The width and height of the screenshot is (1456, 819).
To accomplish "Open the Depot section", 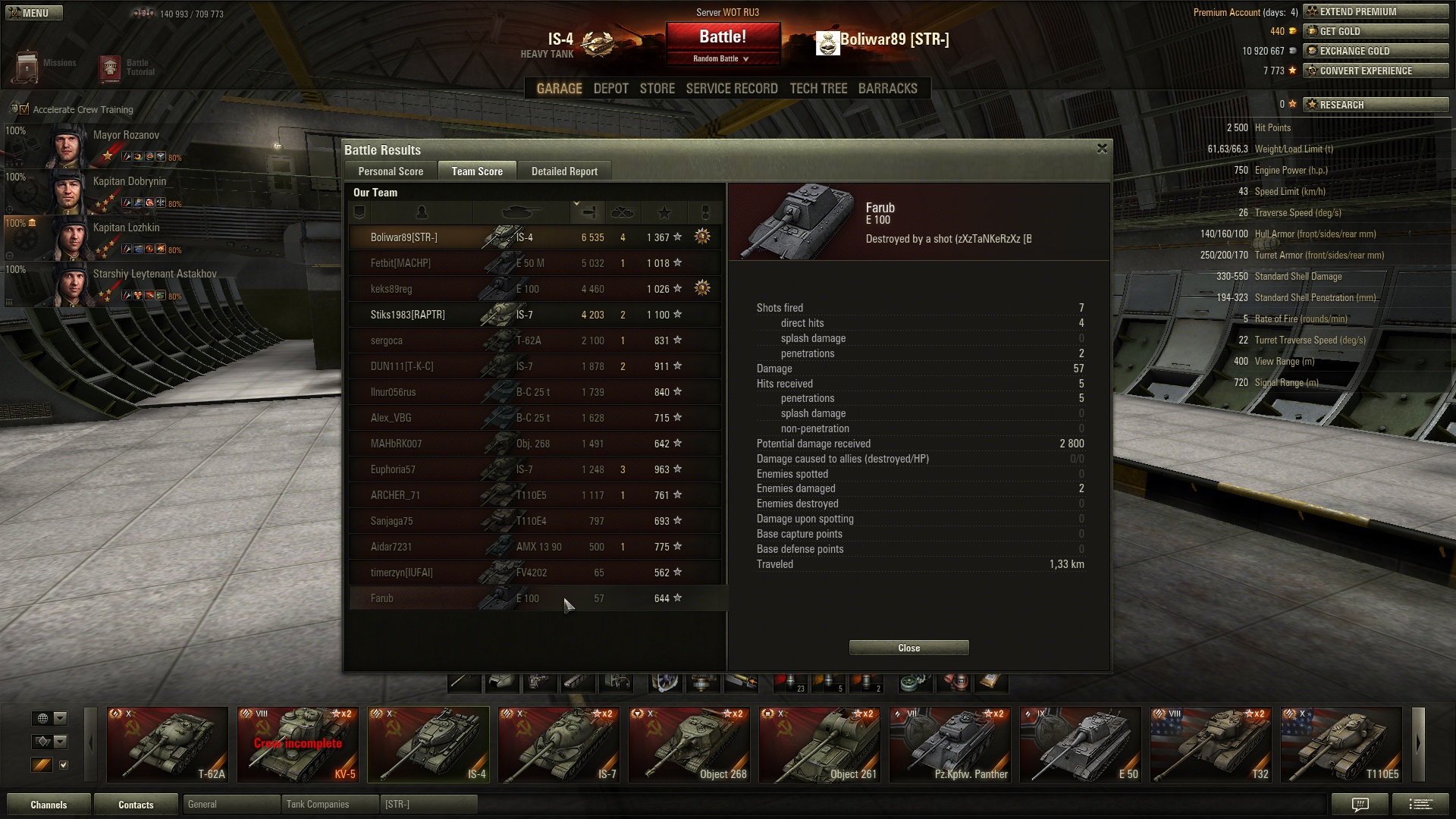I will [x=610, y=89].
